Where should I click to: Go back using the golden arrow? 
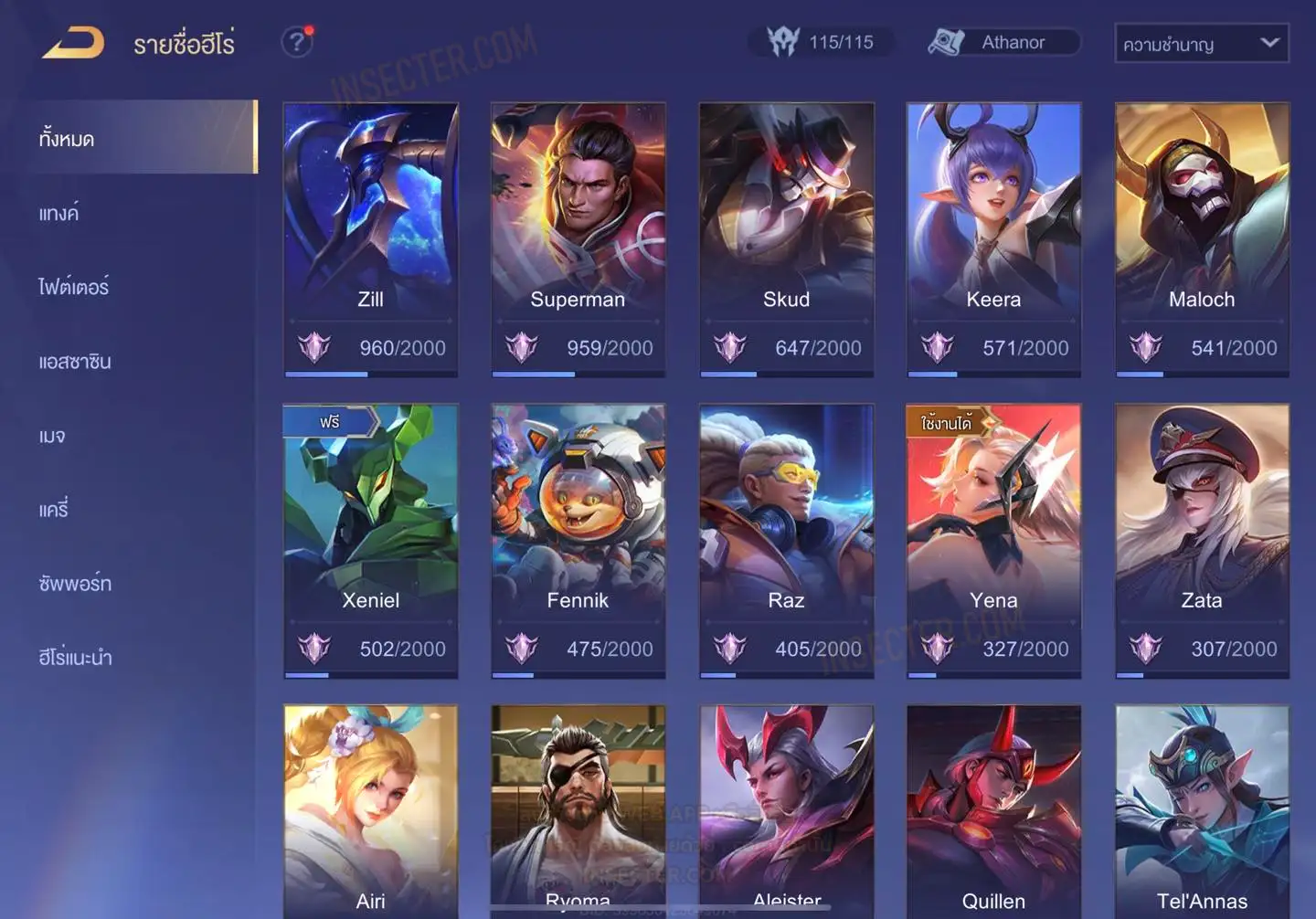point(73,43)
